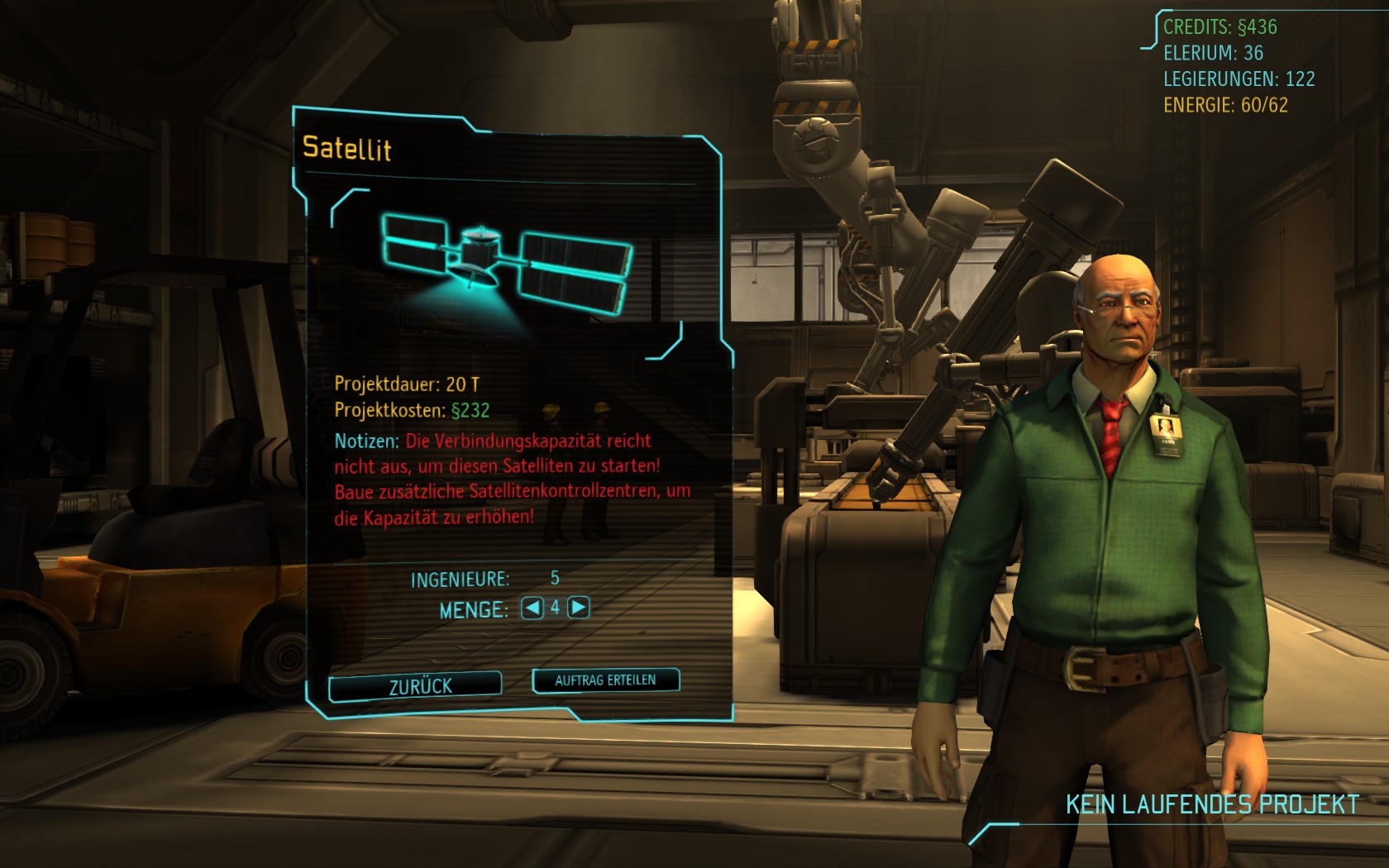
Task: Go back with the ZURÜCK button
Action: click(416, 685)
